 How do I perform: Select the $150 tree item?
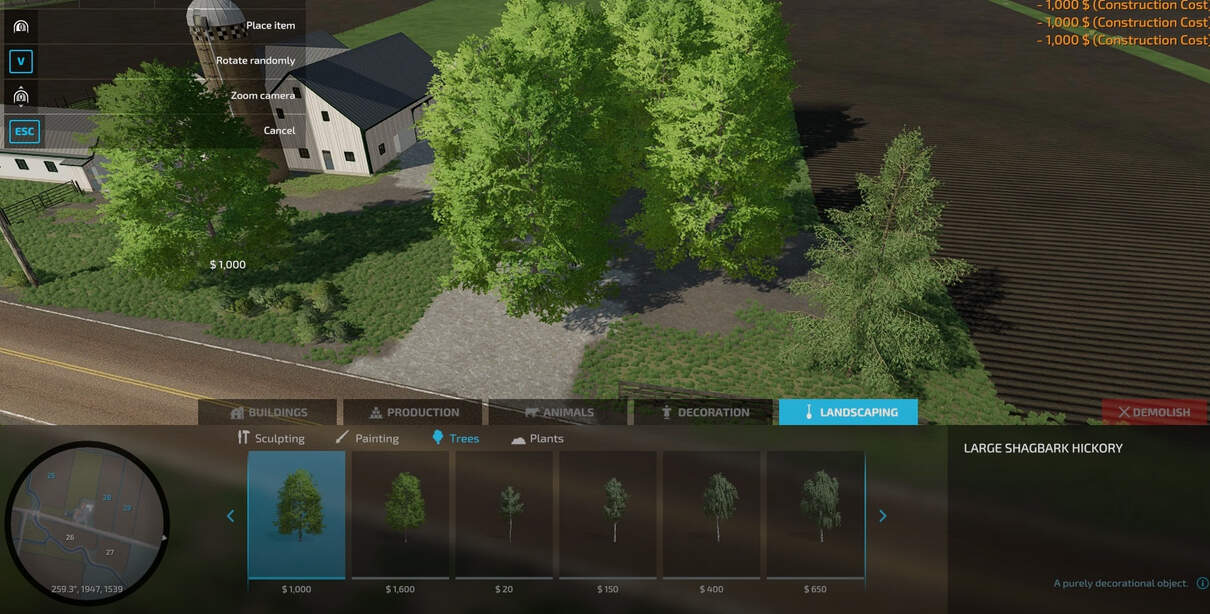click(x=608, y=514)
